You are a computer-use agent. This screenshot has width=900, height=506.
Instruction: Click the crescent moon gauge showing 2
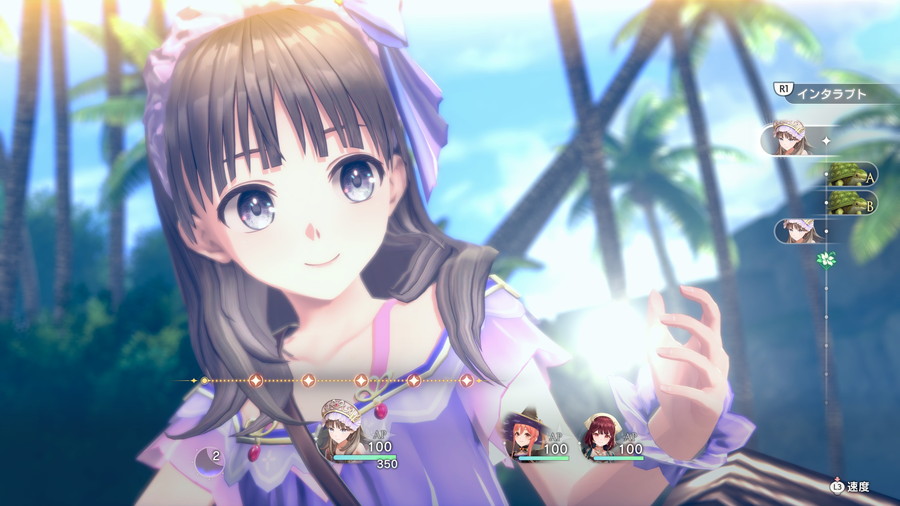[210, 461]
